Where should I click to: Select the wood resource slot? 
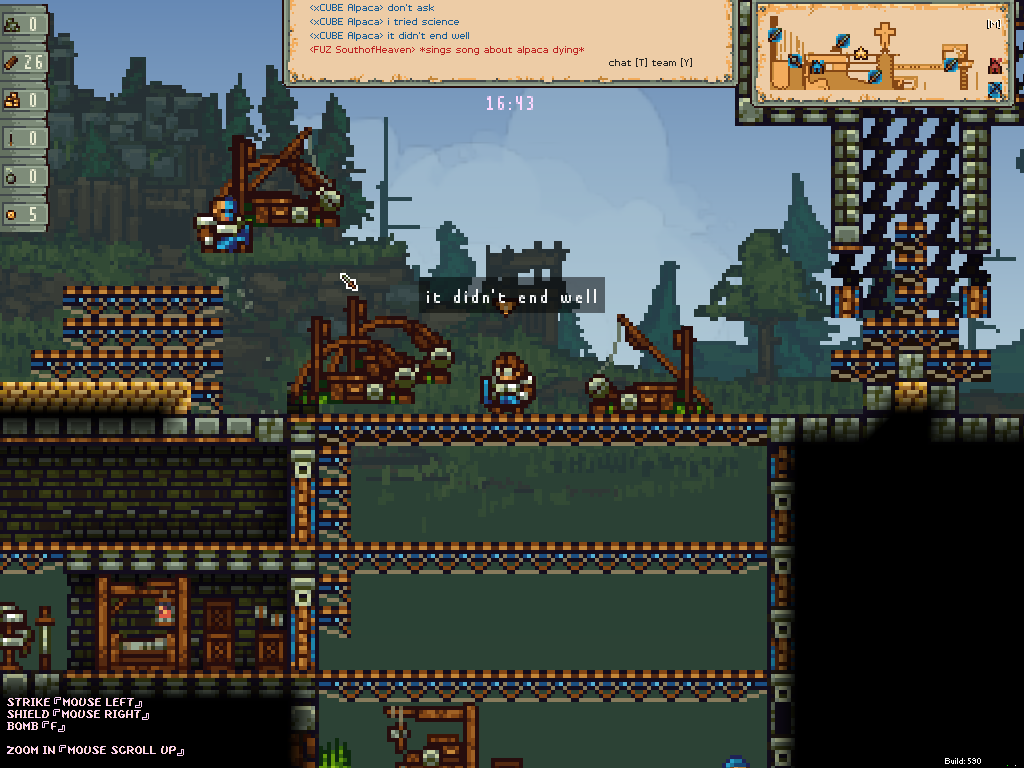pos(25,62)
